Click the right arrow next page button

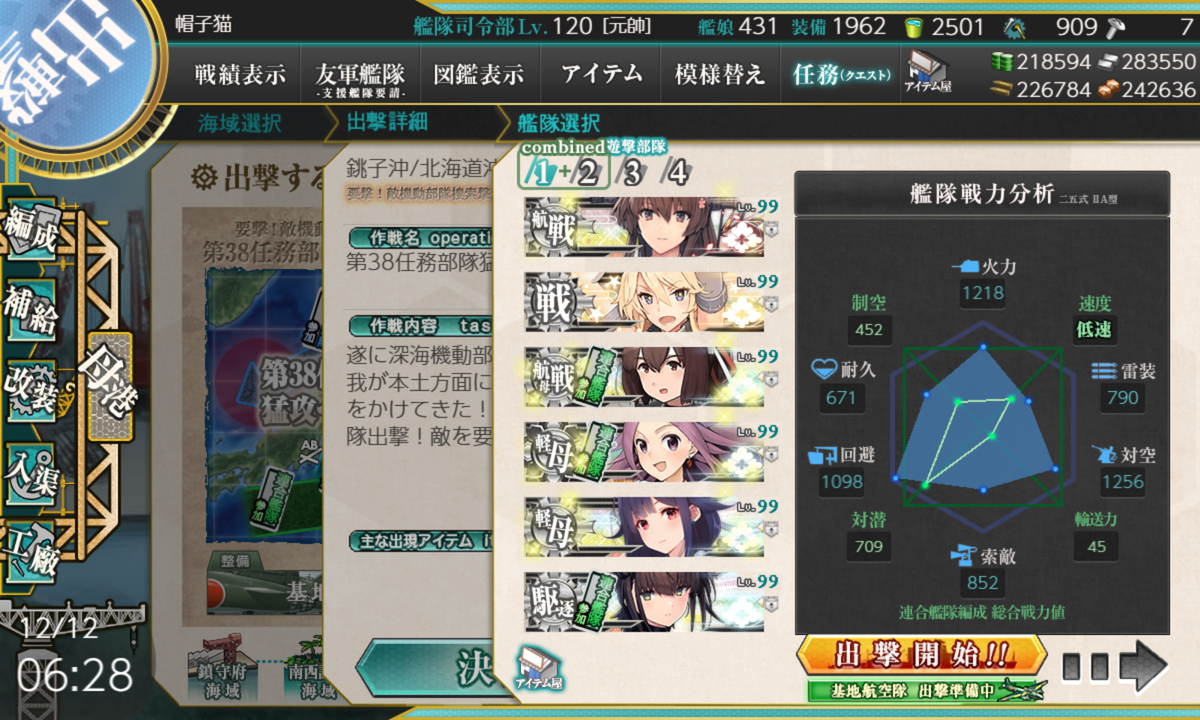[1142, 666]
